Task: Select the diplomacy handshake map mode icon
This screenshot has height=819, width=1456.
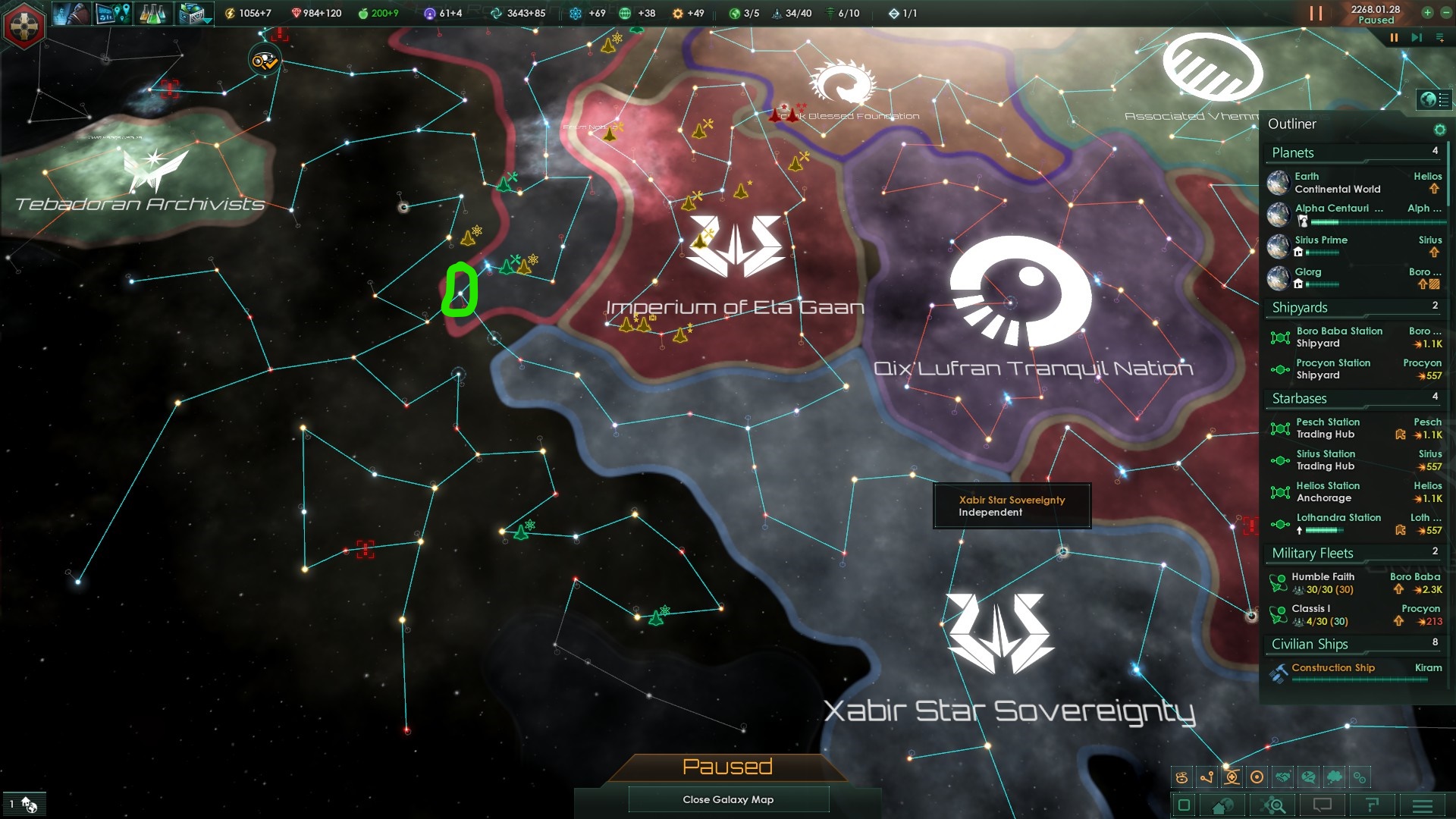Action: (x=1282, y=777)
